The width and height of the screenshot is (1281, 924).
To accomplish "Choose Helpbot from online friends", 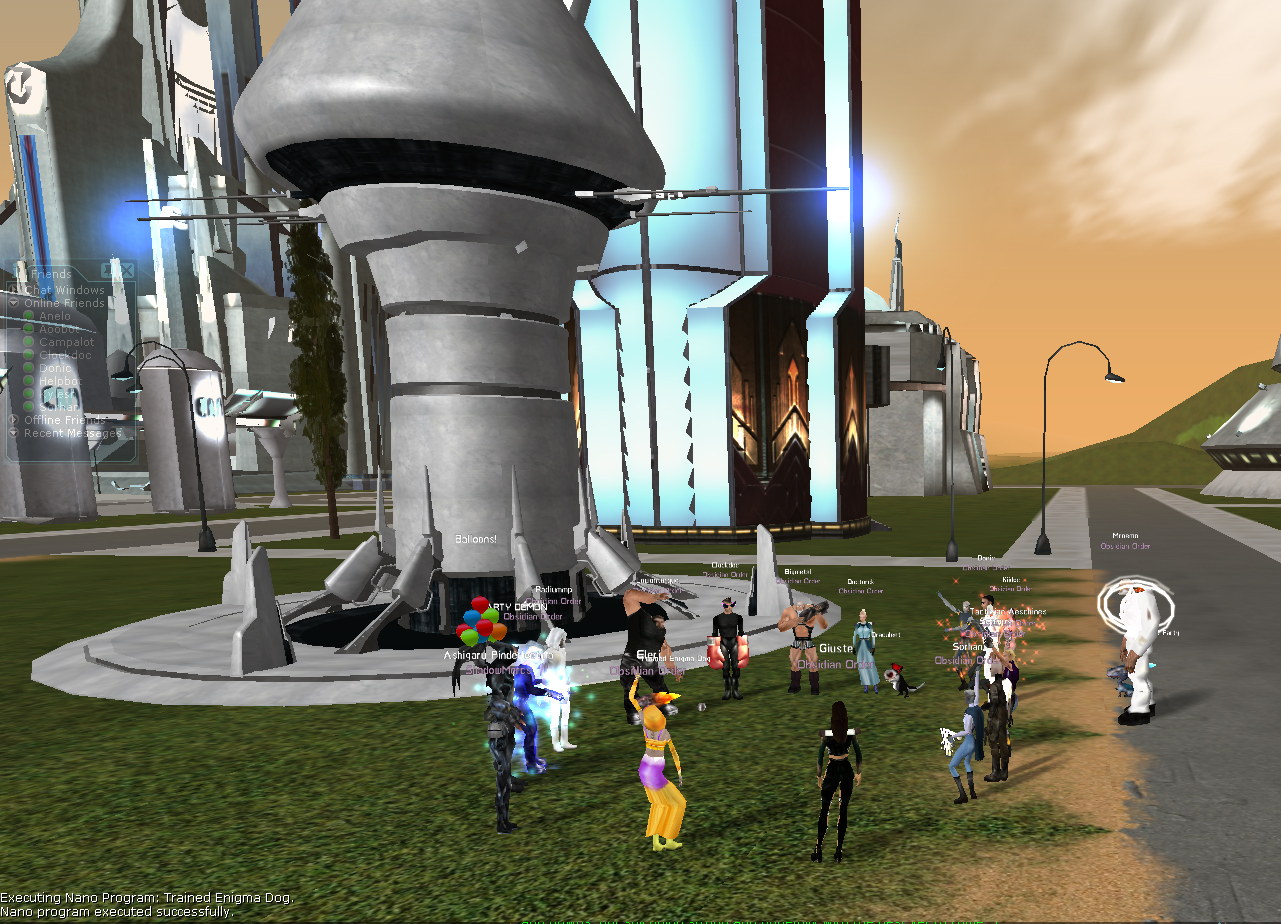I will (x=60, y=381).
